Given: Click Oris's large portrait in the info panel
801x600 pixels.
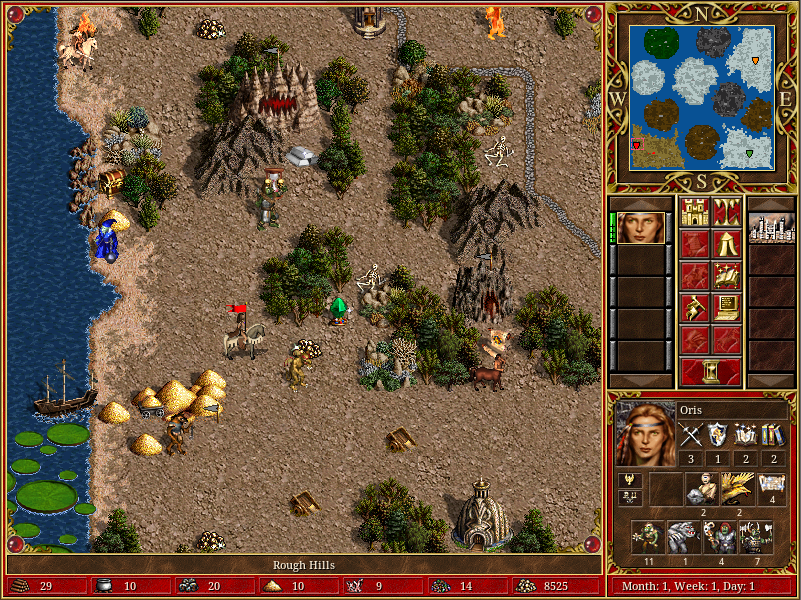Looking at the screenshot, I should (644, 434).
